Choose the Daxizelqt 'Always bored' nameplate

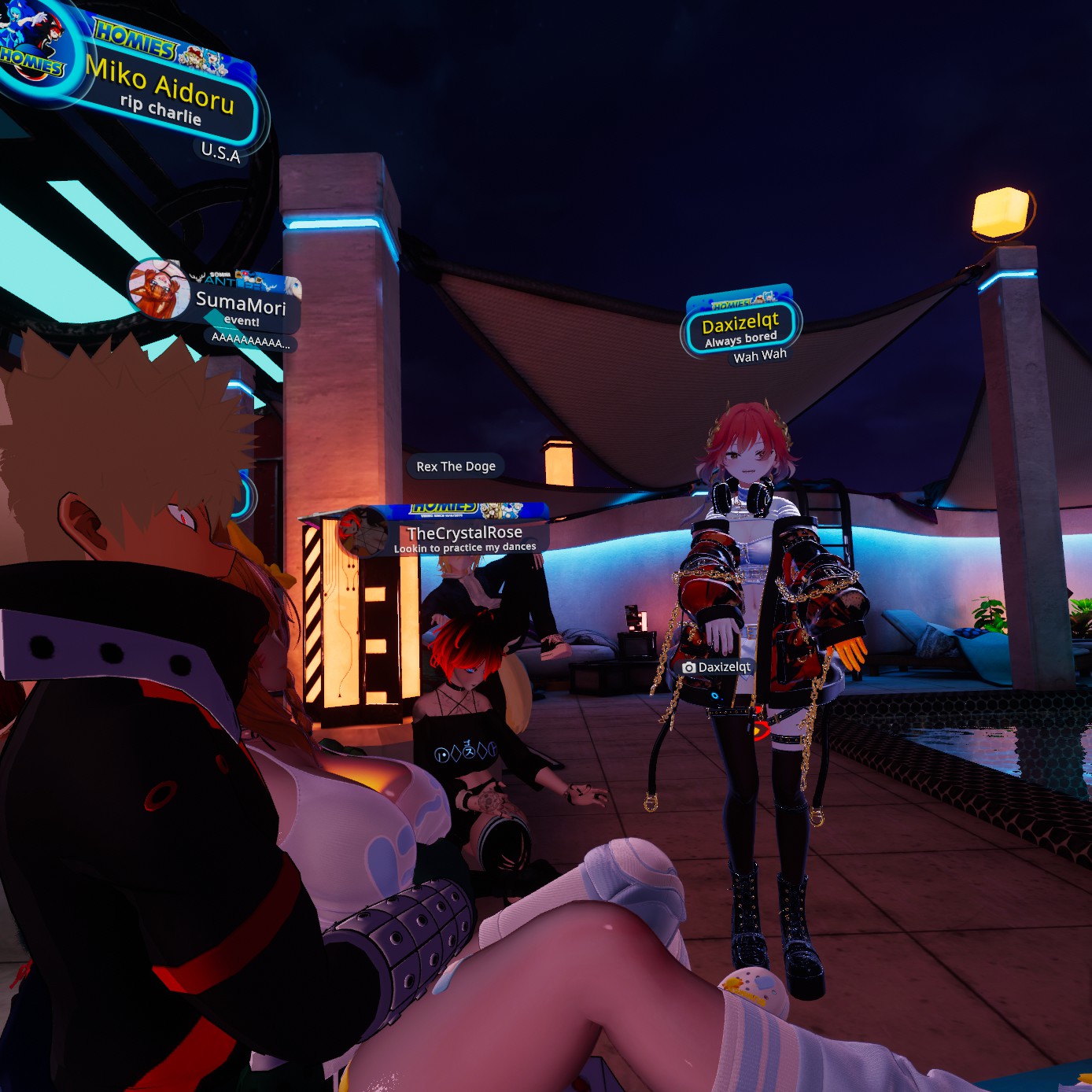coord(740,327)
